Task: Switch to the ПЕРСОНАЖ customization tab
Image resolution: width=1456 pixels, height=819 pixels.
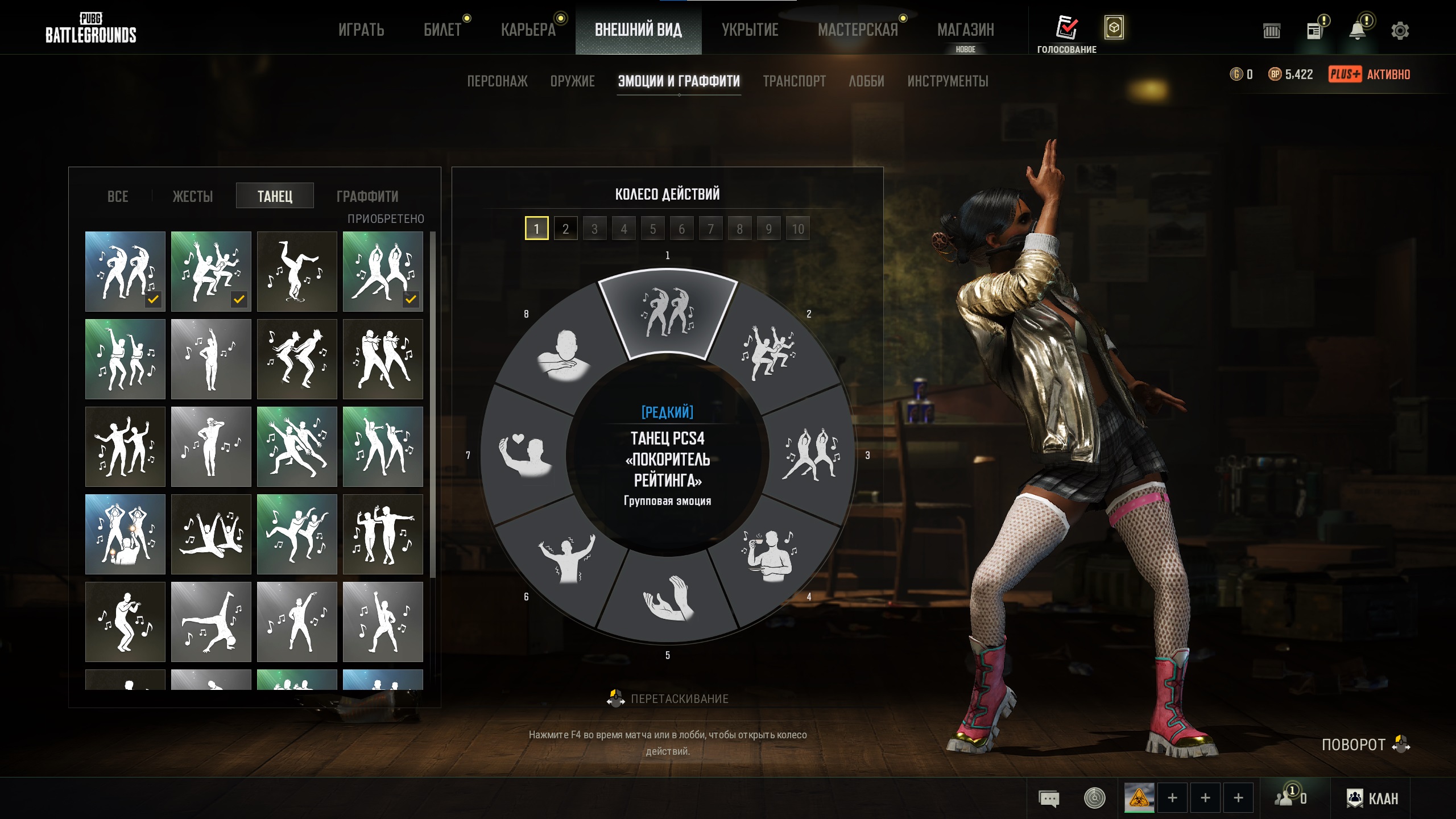Action: (x=497, y=81)
